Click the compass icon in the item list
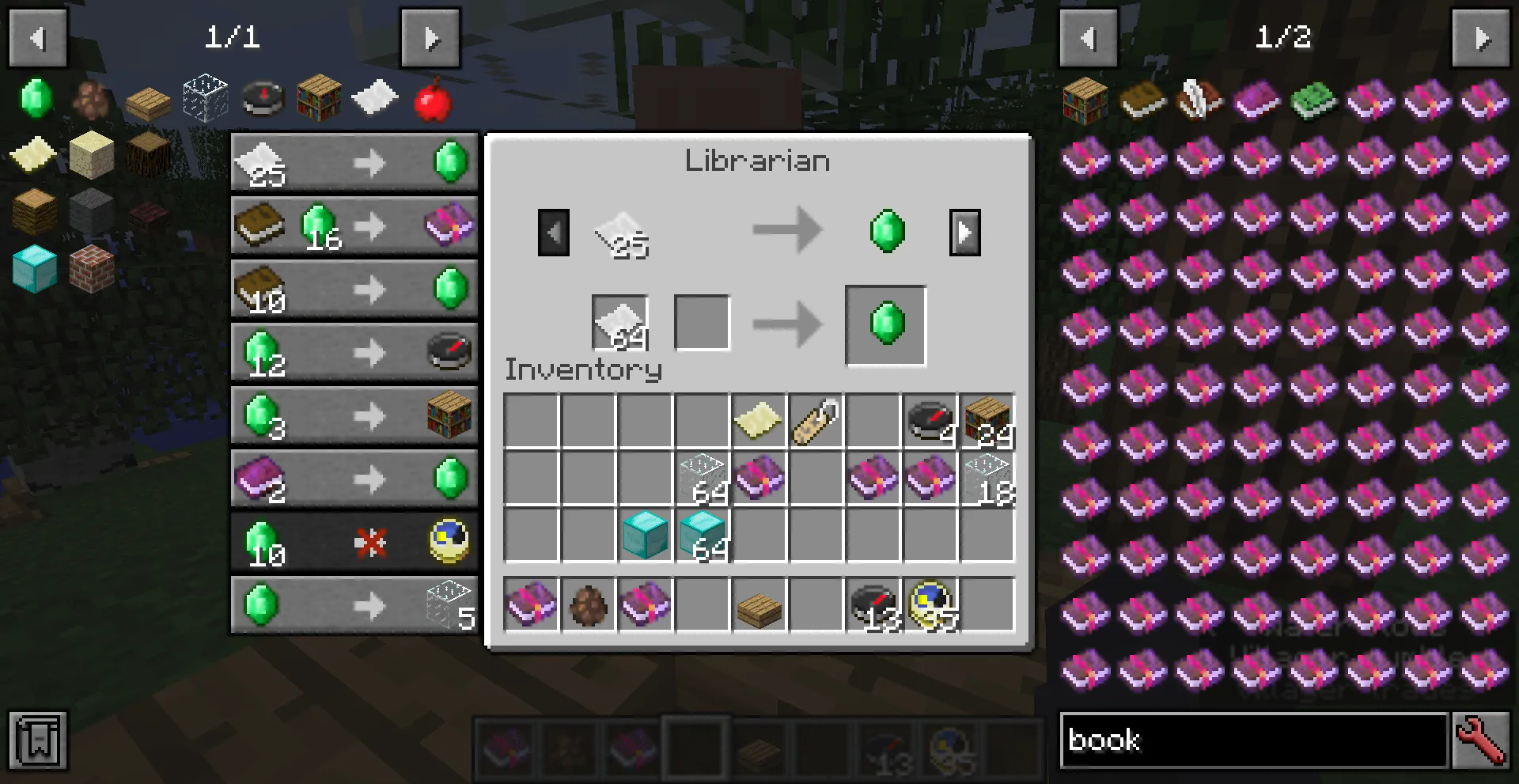1519x784 pixels. (261, 98)
